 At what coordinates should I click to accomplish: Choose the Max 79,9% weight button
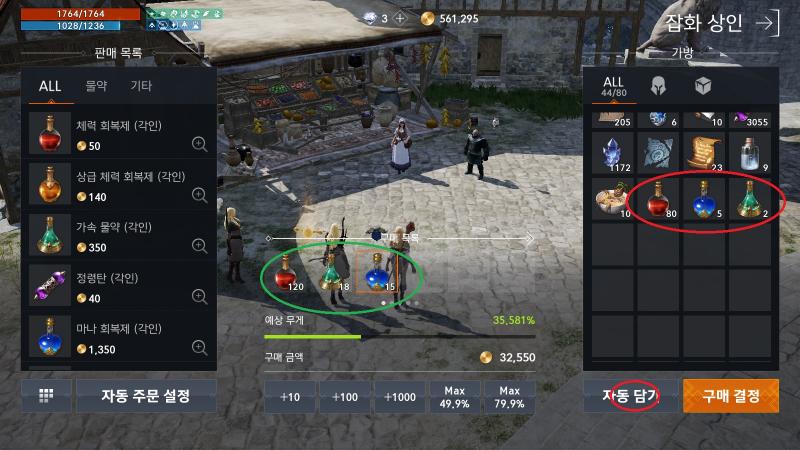510,396
